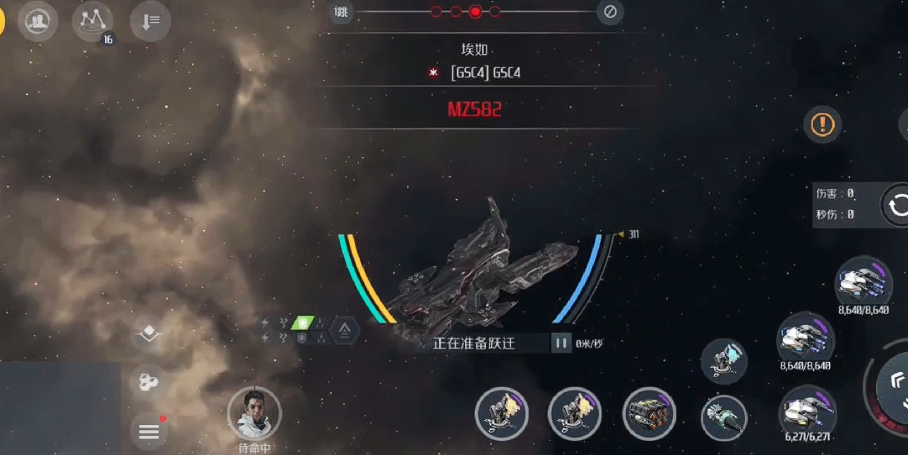Activate the turret module with blue glow

[x=723, y=361]
